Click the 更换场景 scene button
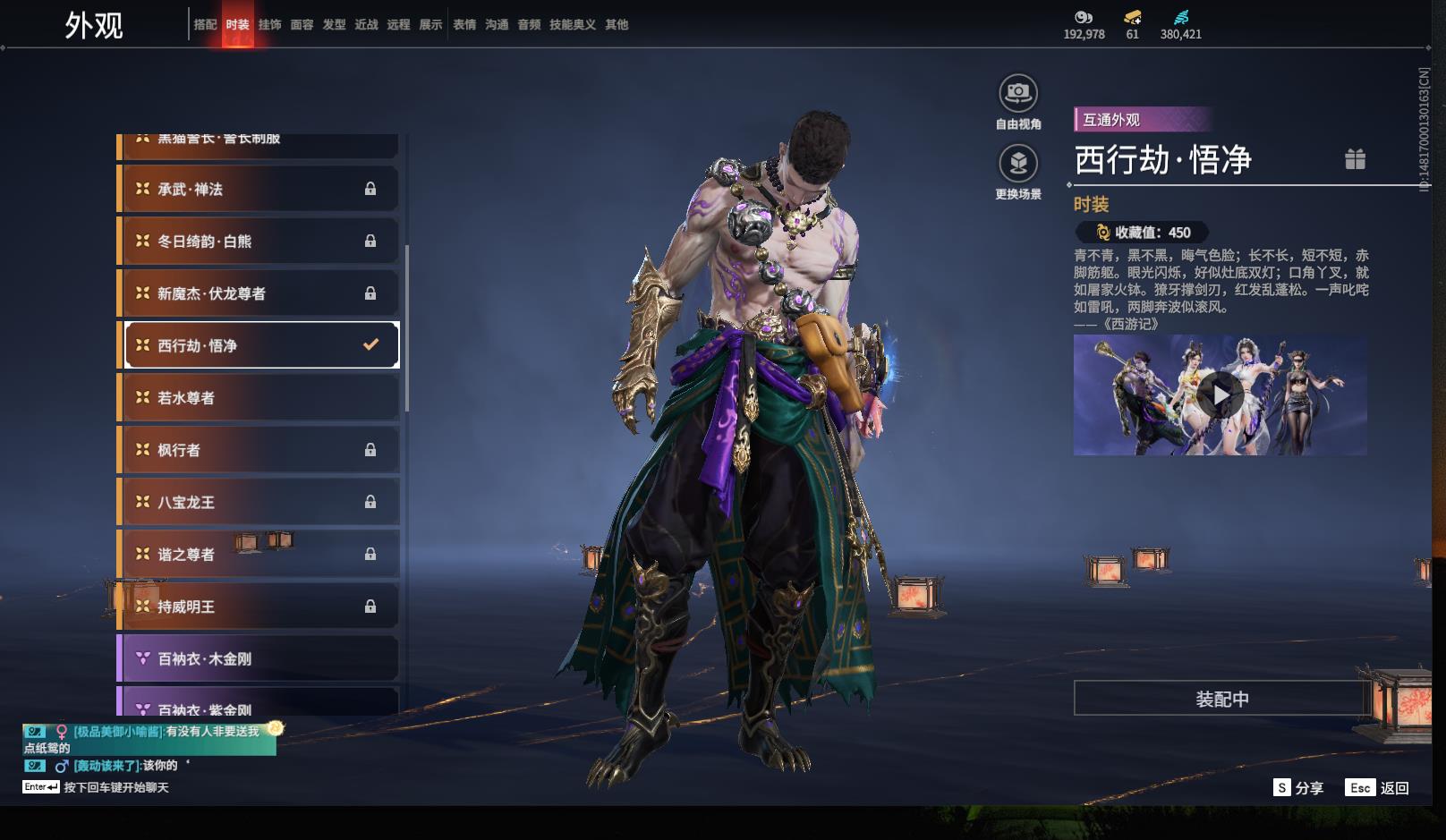The image size is (1446, 840). click(x=1018, y=164)
